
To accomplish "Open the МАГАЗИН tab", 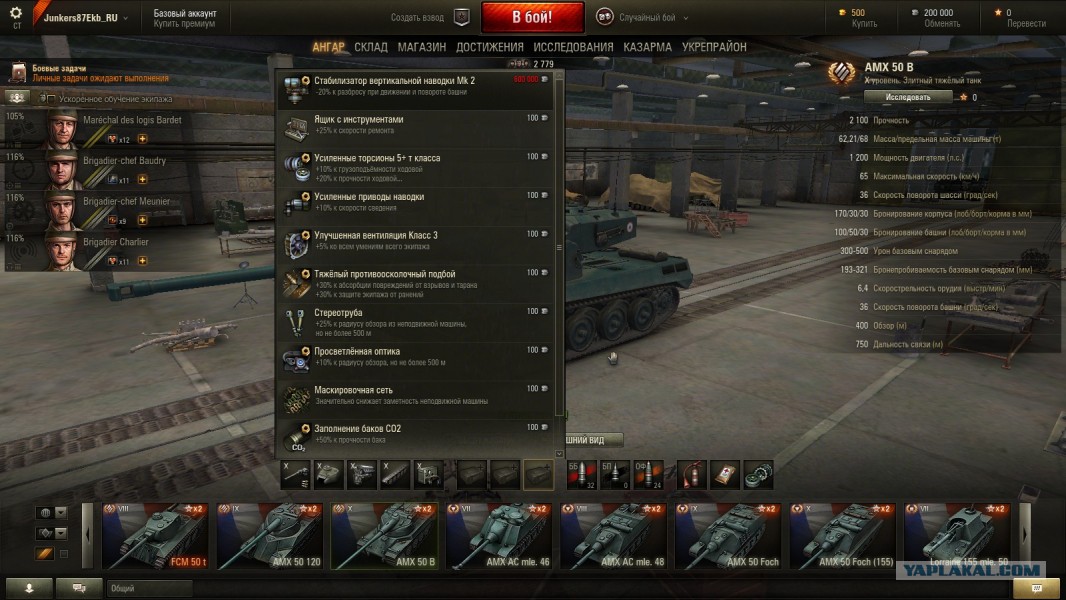I will 421,47.
